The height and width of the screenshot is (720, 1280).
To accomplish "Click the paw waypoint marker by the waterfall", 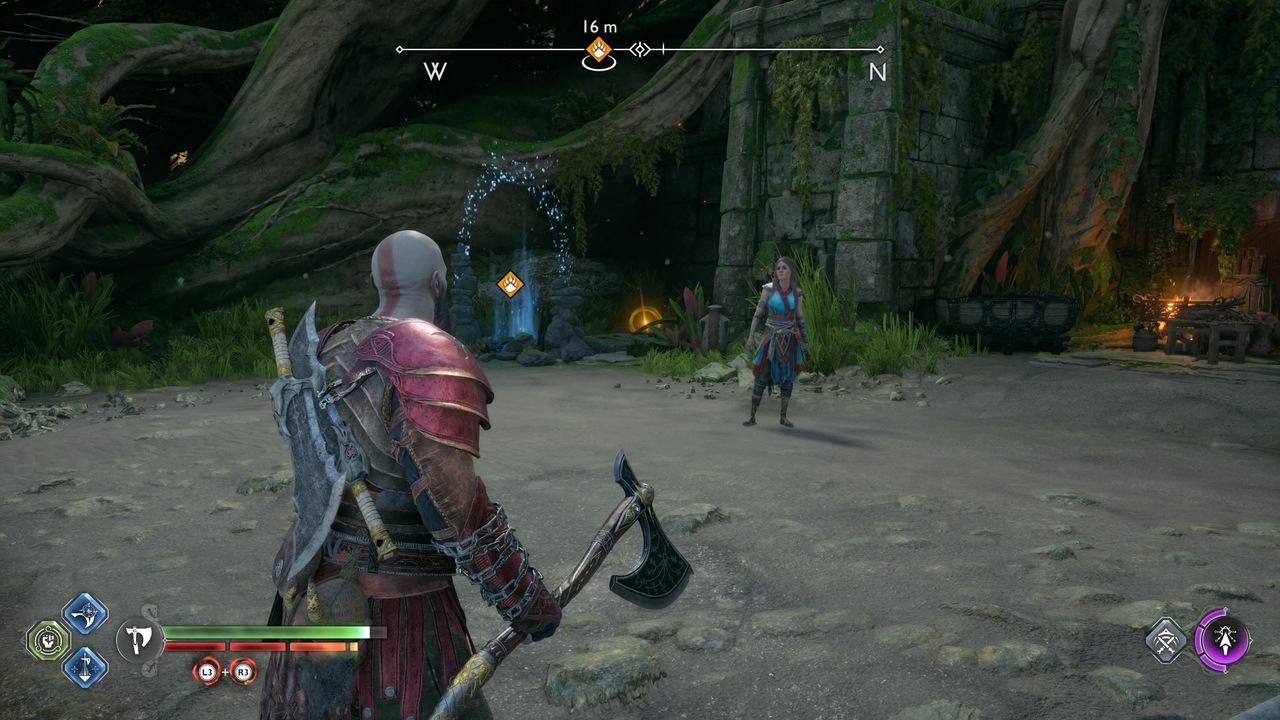I will click(x=510, y=285).
